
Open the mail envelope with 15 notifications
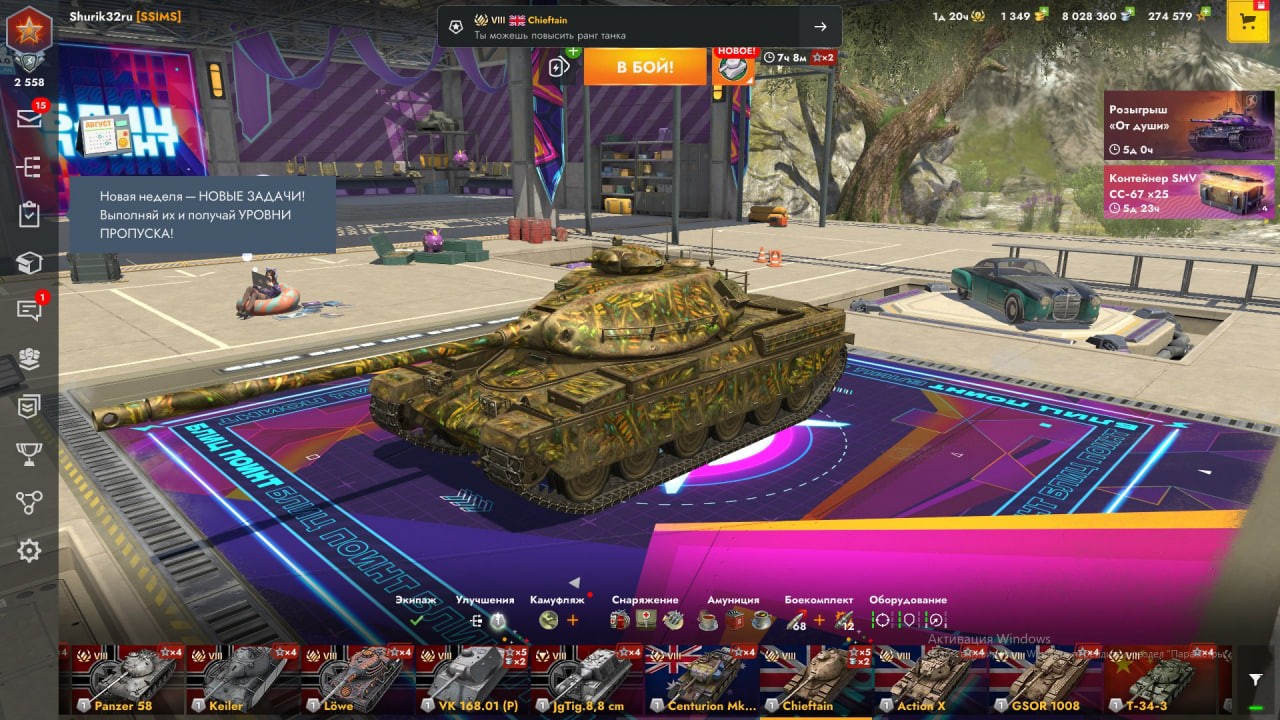(x=29, y=118)
